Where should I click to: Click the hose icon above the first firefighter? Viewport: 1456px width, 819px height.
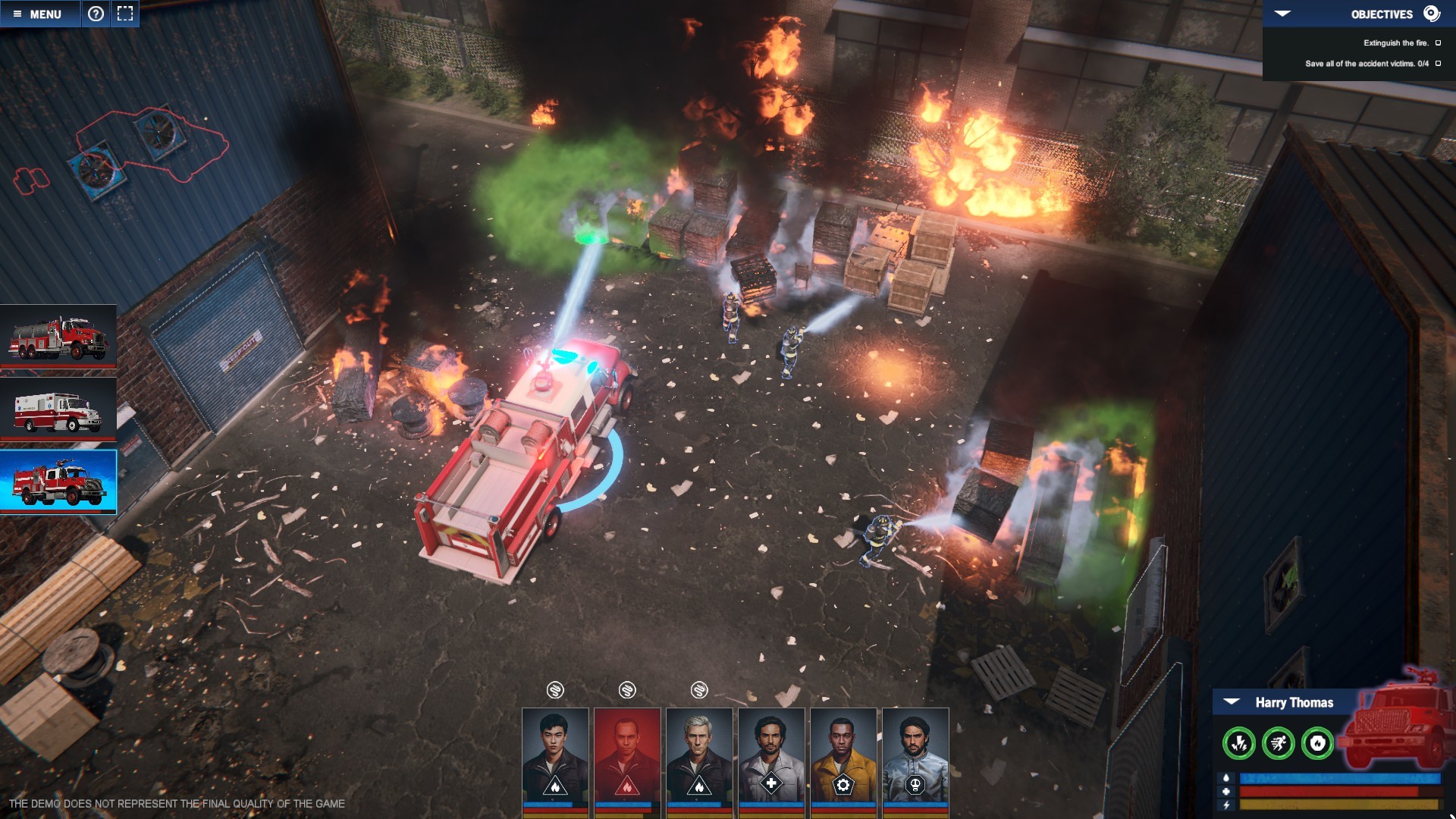[555, 690]
